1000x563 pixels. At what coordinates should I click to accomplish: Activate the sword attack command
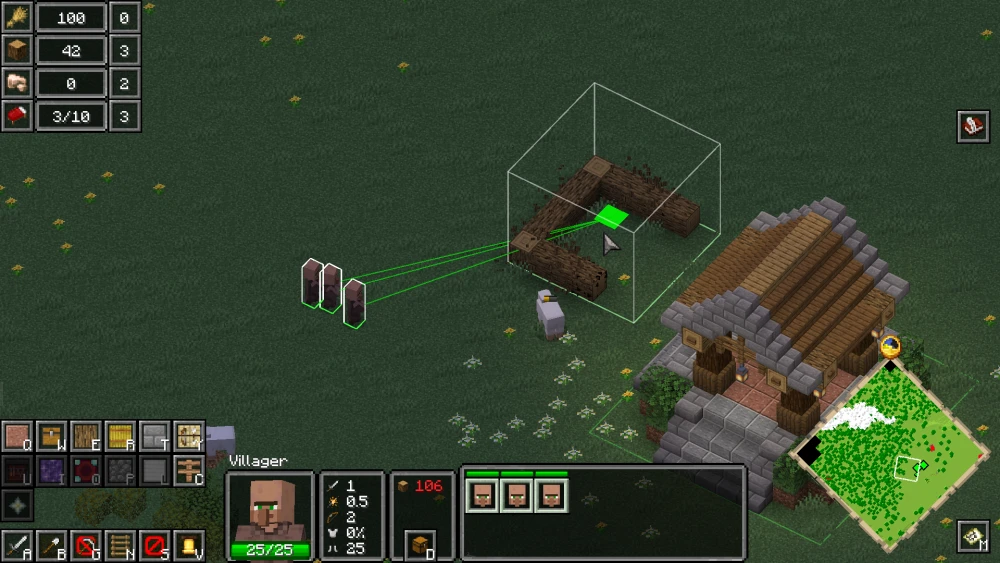click(17, 546)
